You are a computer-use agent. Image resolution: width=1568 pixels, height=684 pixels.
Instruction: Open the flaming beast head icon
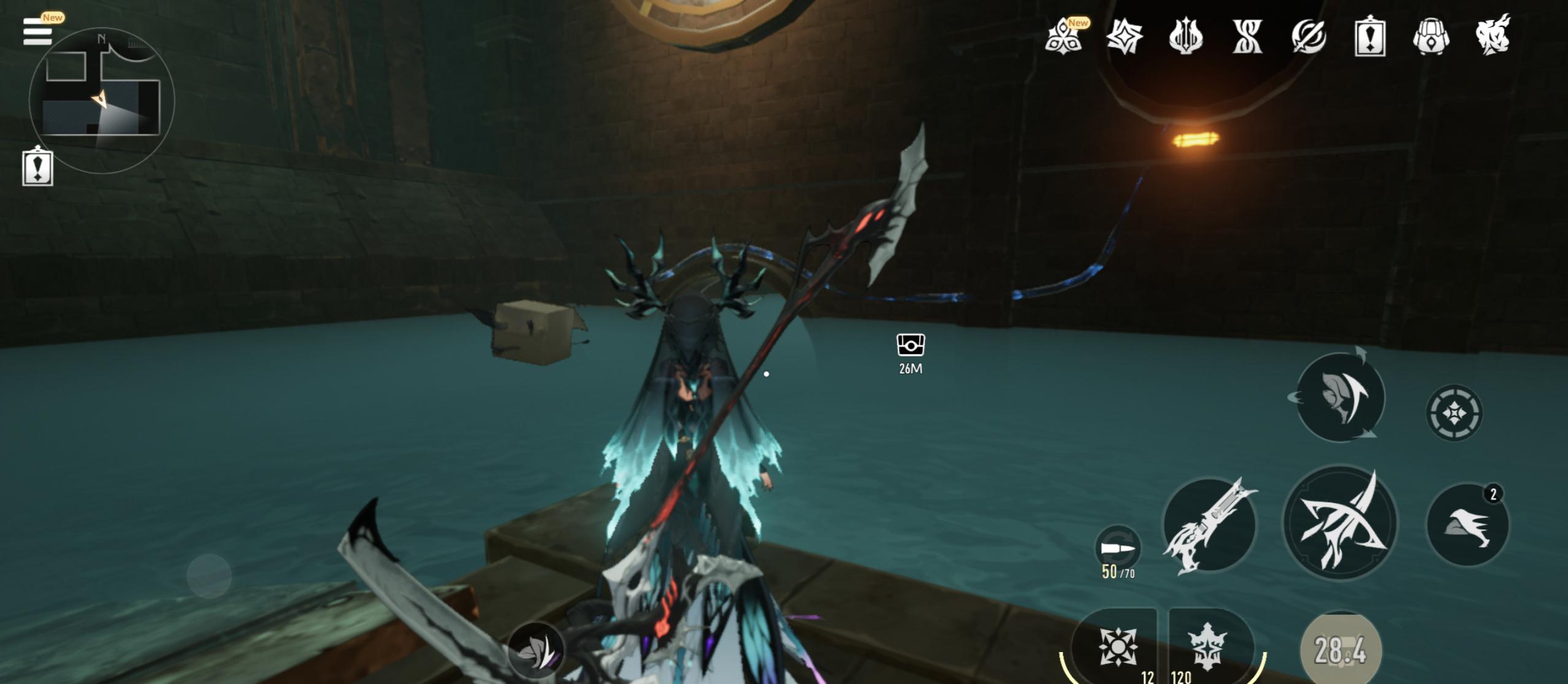1493,37
